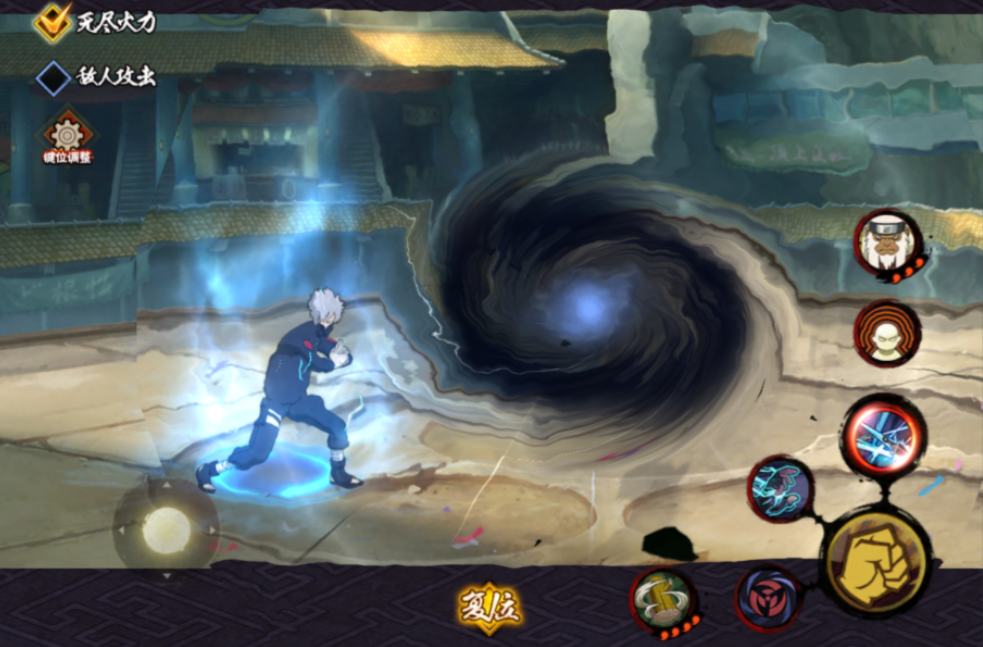This screenshot has height=647, width=983.
Task: Click the 复位 reset button
Action: [x=491, y=606]
